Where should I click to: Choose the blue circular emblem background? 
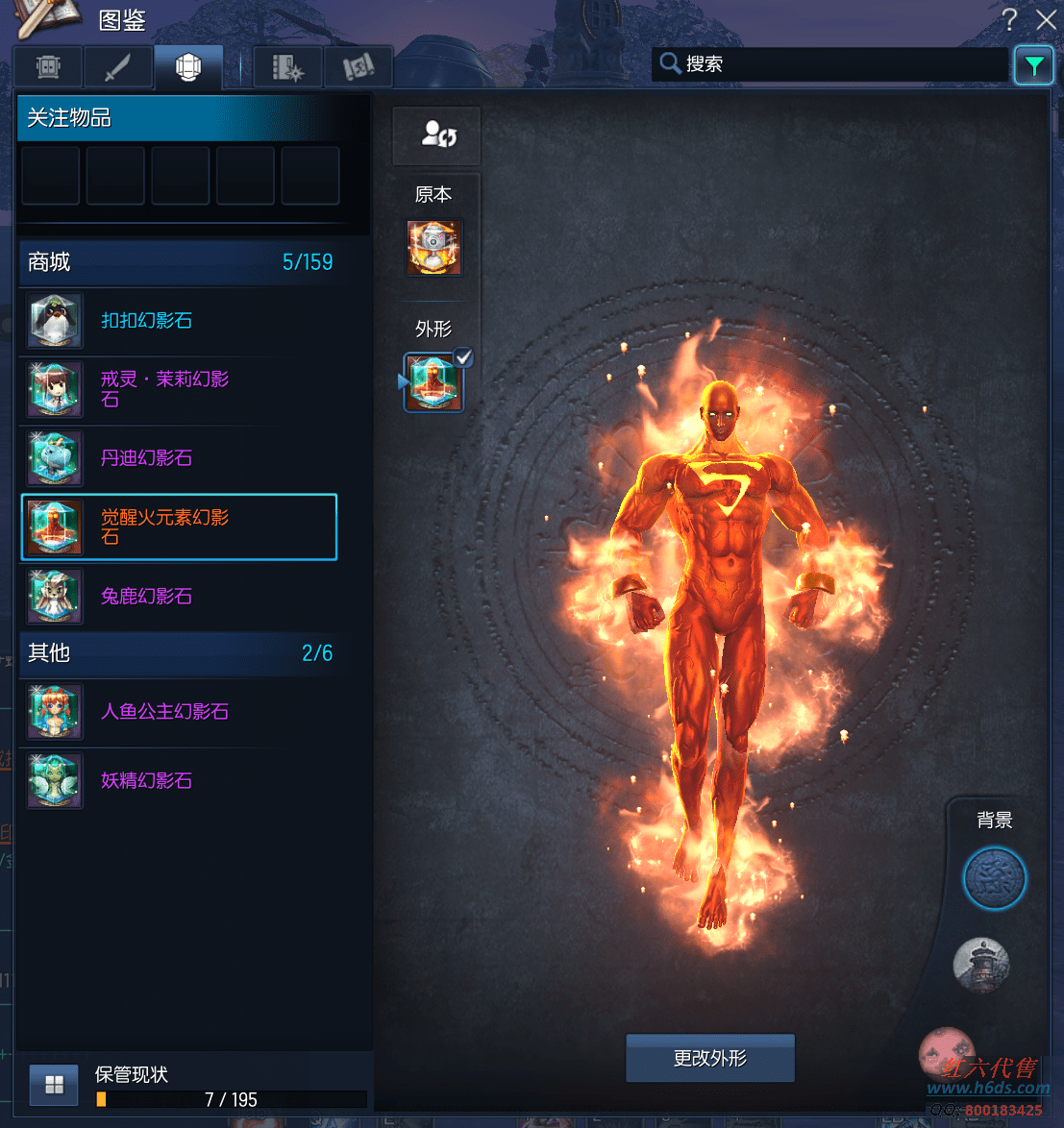click(x=995, y=878)
